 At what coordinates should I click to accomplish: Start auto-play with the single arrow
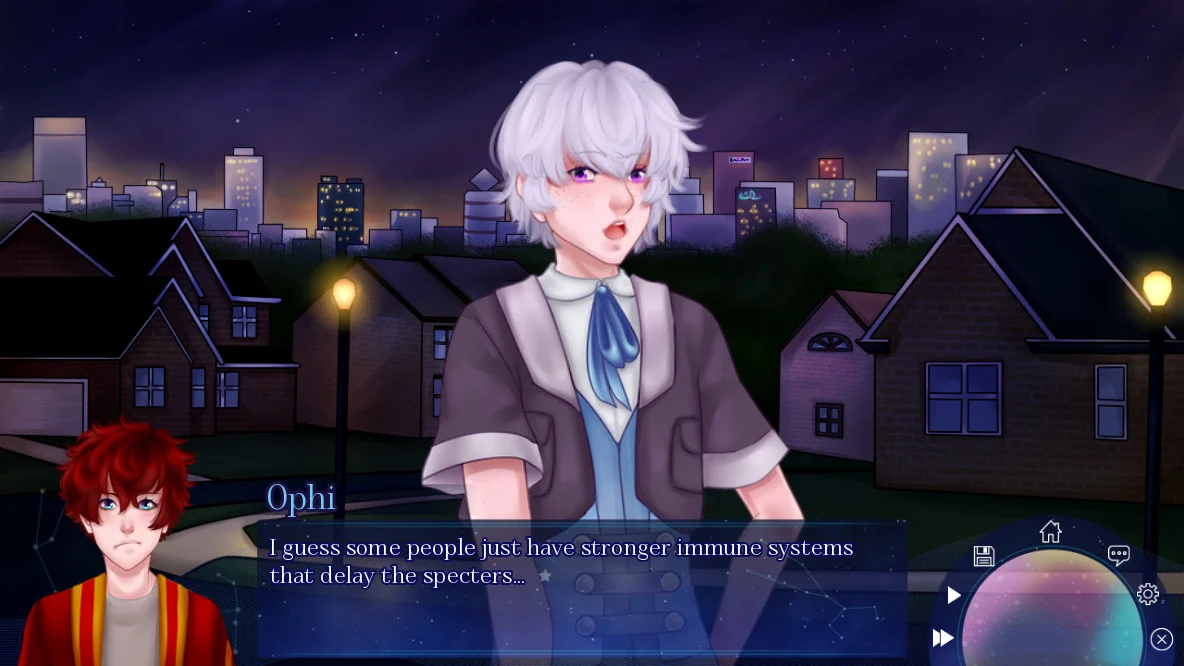click(954, 596)
